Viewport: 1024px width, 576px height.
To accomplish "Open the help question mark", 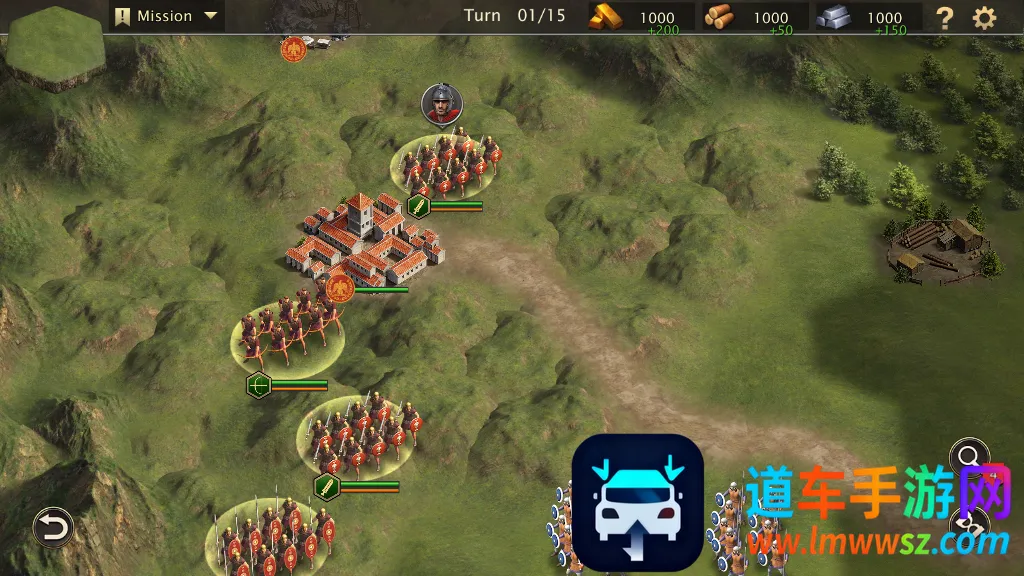I will point(943,17).
